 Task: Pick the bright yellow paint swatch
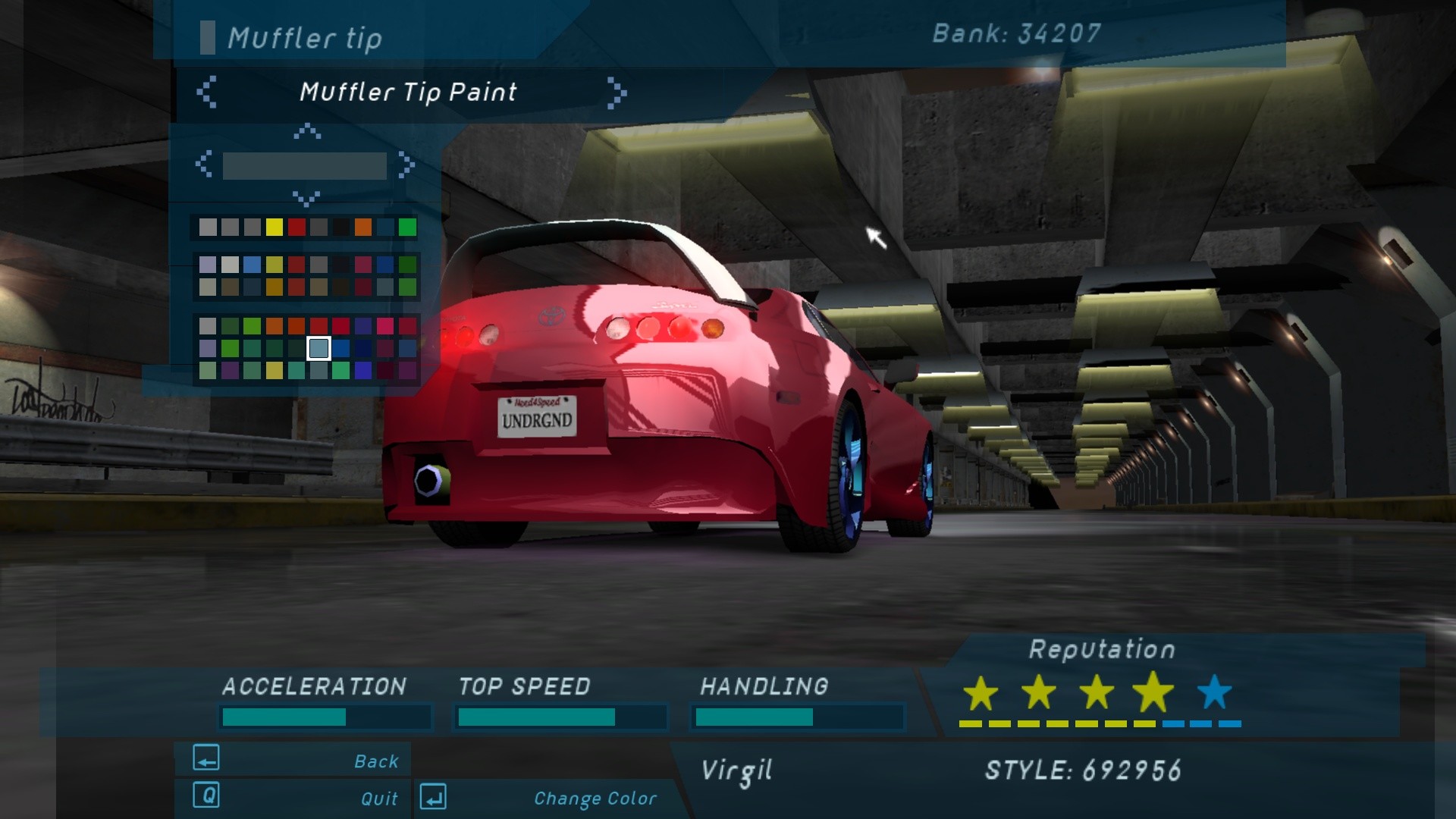click(x=275, y=227)
